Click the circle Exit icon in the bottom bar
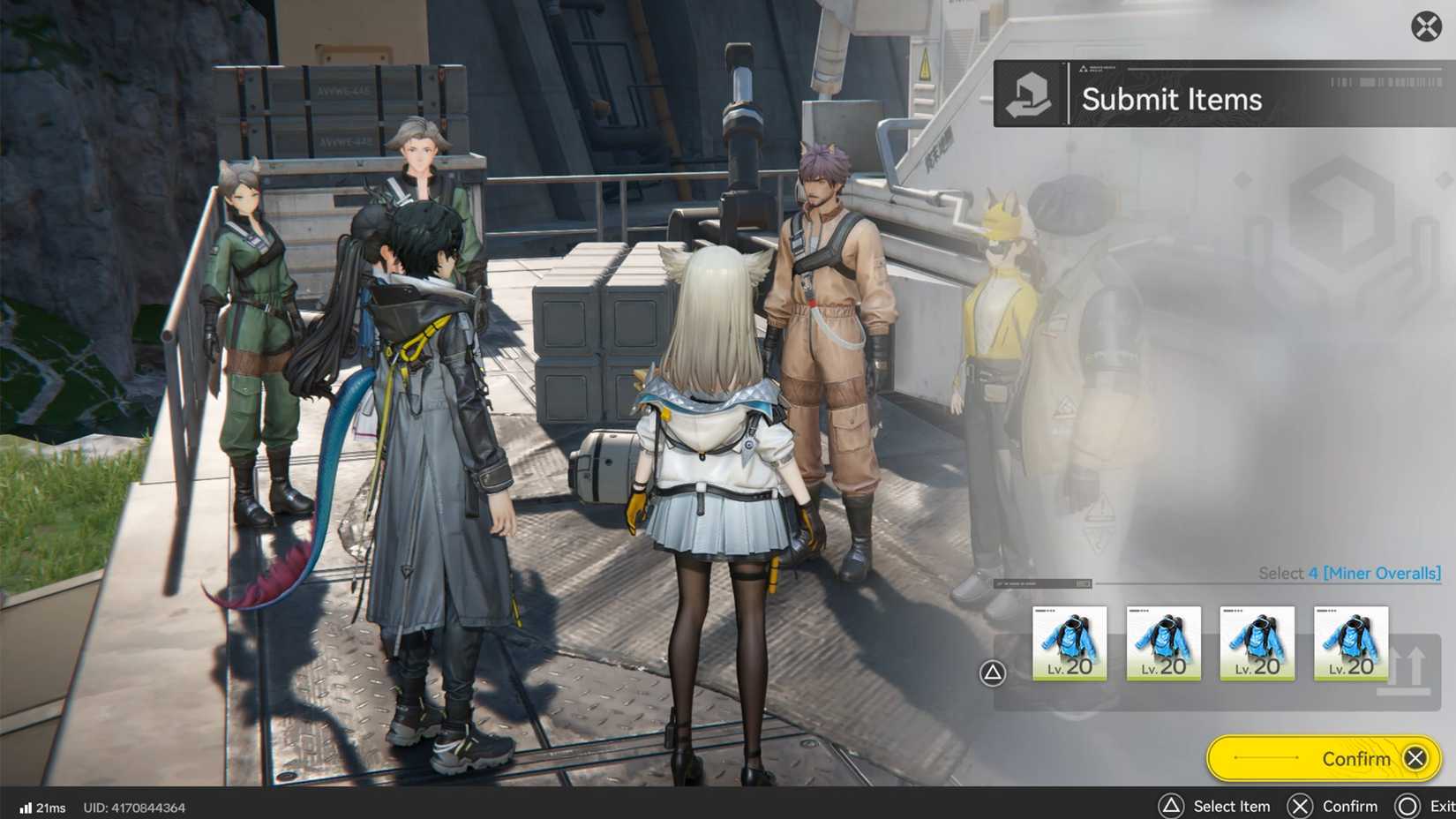 tap(1408, 806)
